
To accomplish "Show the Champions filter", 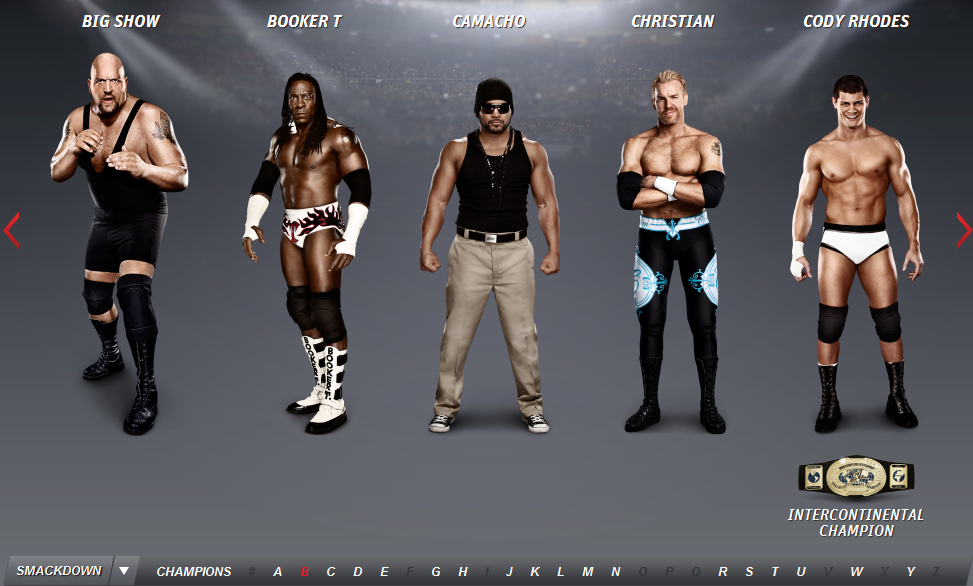I will tap(193, 572).
